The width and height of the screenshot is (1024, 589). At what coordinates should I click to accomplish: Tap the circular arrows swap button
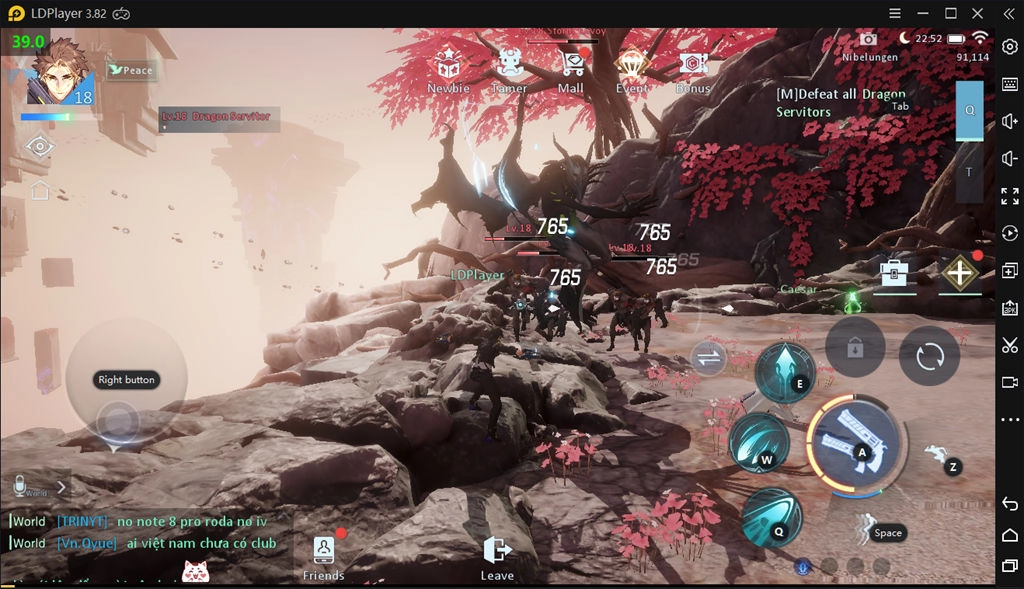click(929, 356)
